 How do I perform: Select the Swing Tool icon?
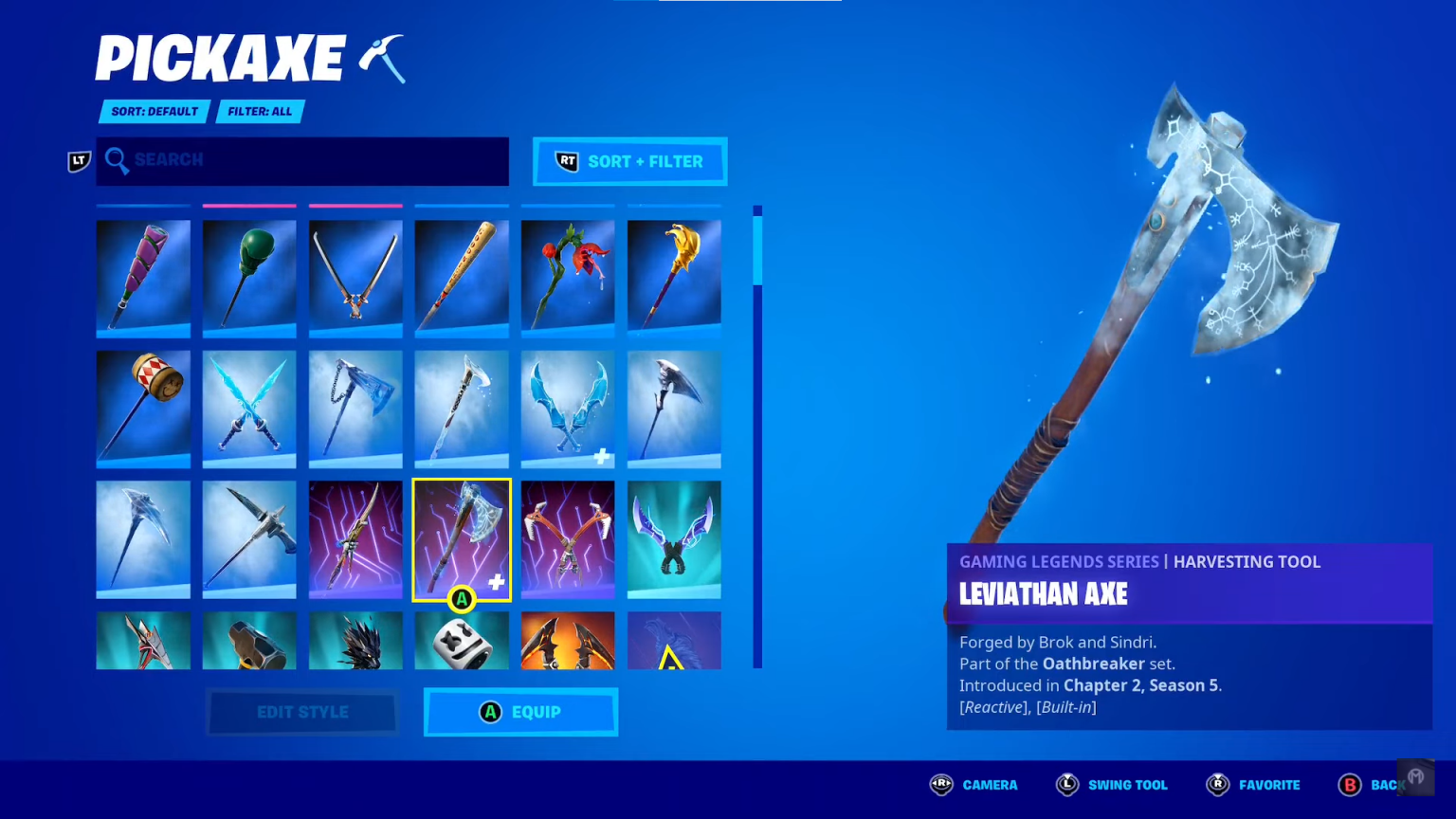1067,785
